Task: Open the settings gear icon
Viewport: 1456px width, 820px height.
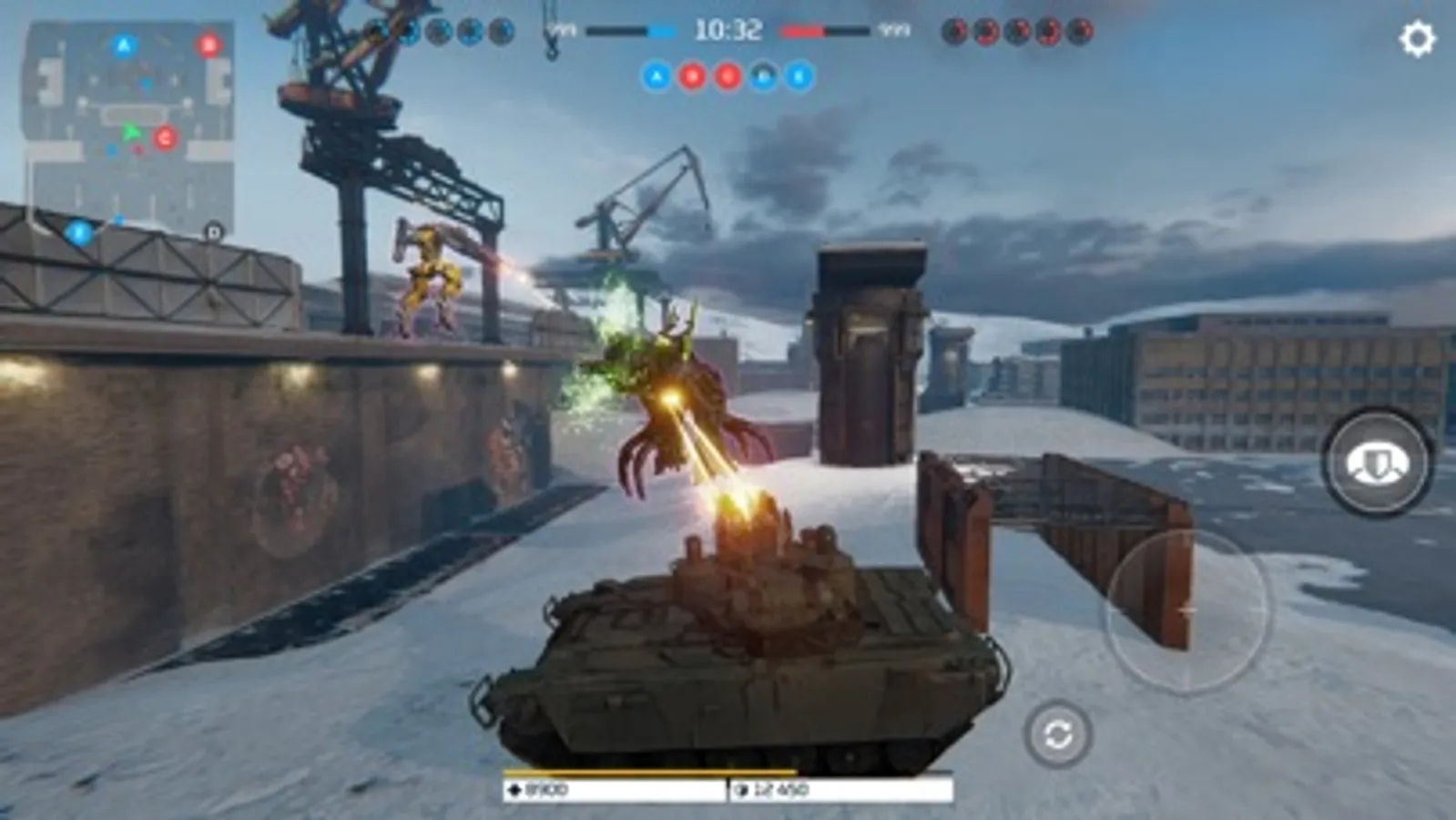Action: pos(1417,36)
